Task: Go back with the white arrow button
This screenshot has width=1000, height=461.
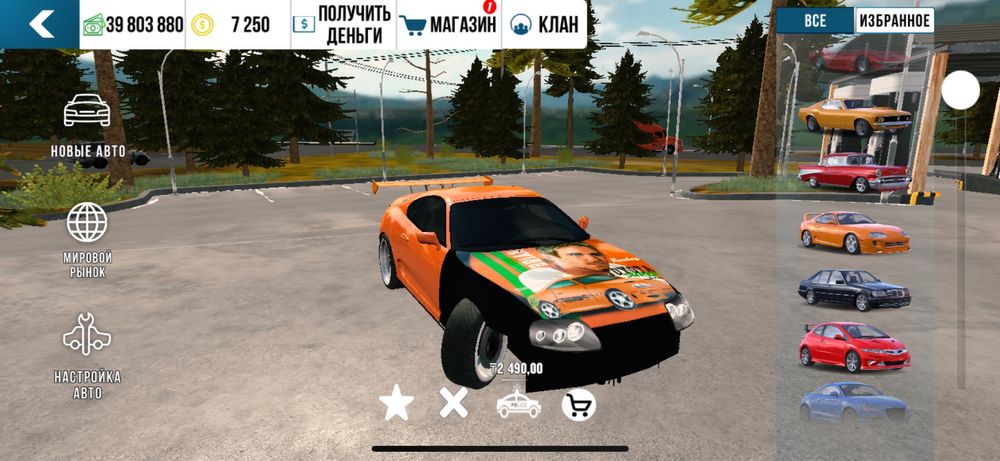Action: pos(39,24)
